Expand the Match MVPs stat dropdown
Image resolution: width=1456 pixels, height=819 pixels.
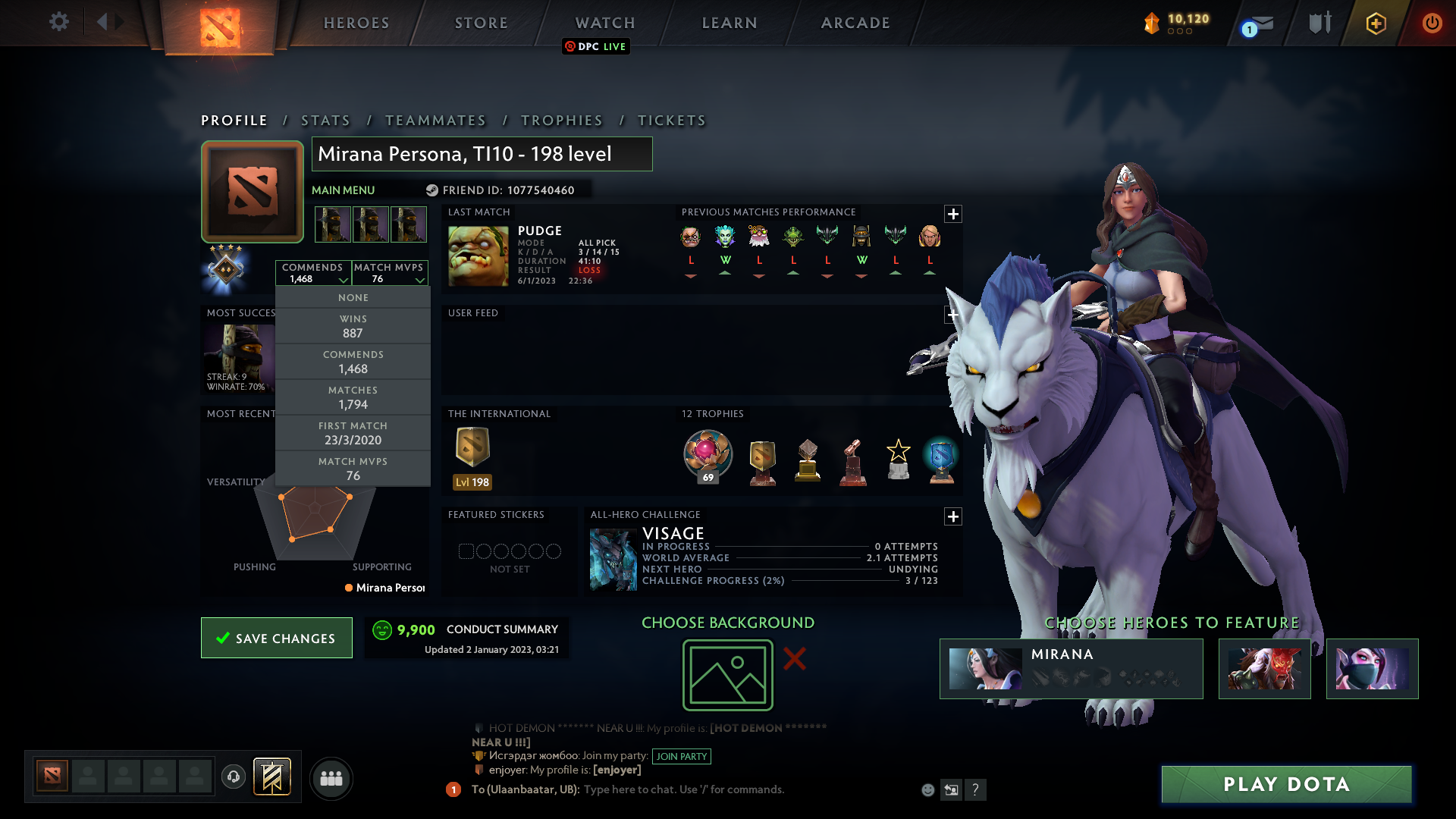click(x=420, y=281)
